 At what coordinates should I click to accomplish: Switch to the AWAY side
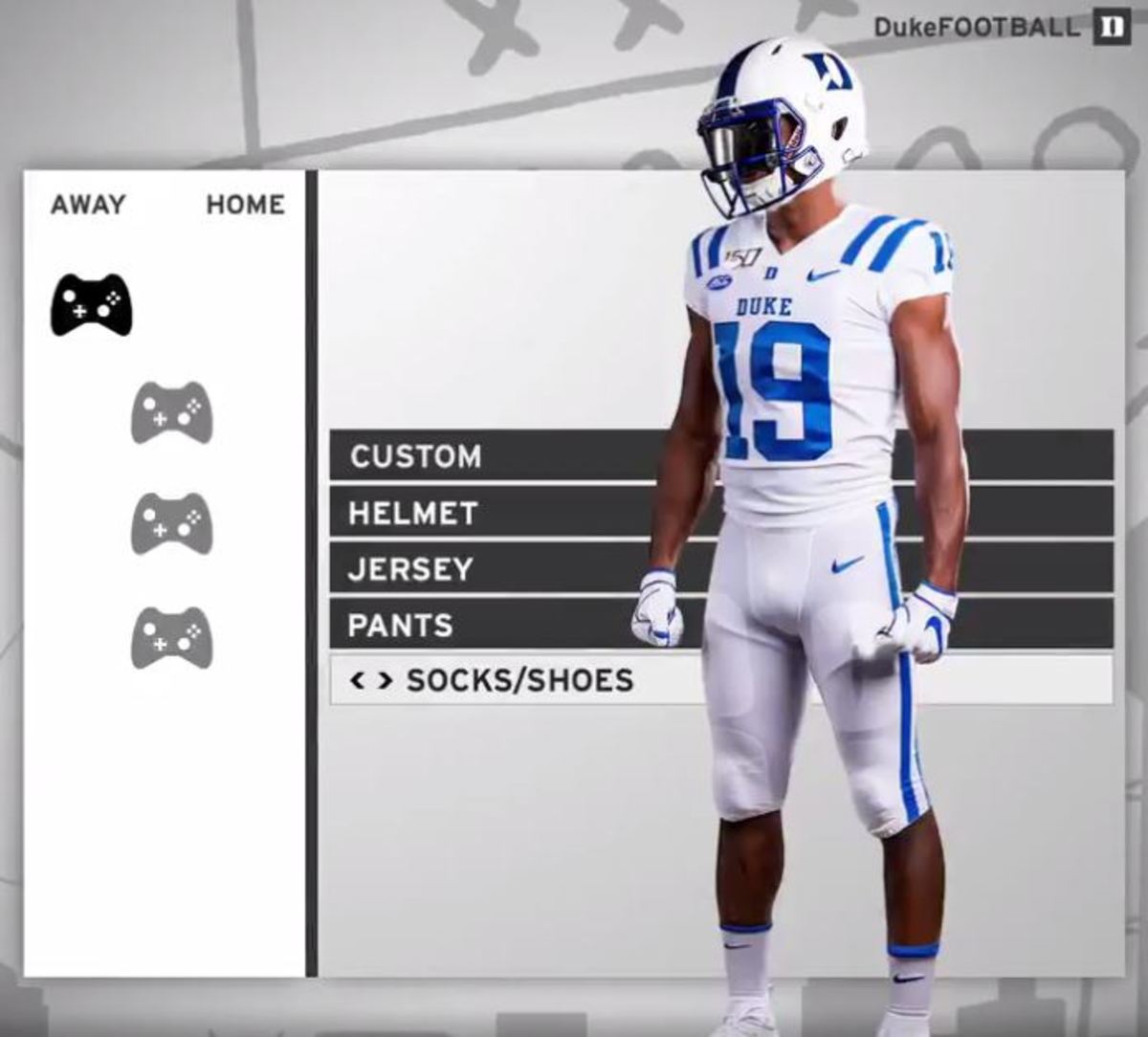pos(88,205)
